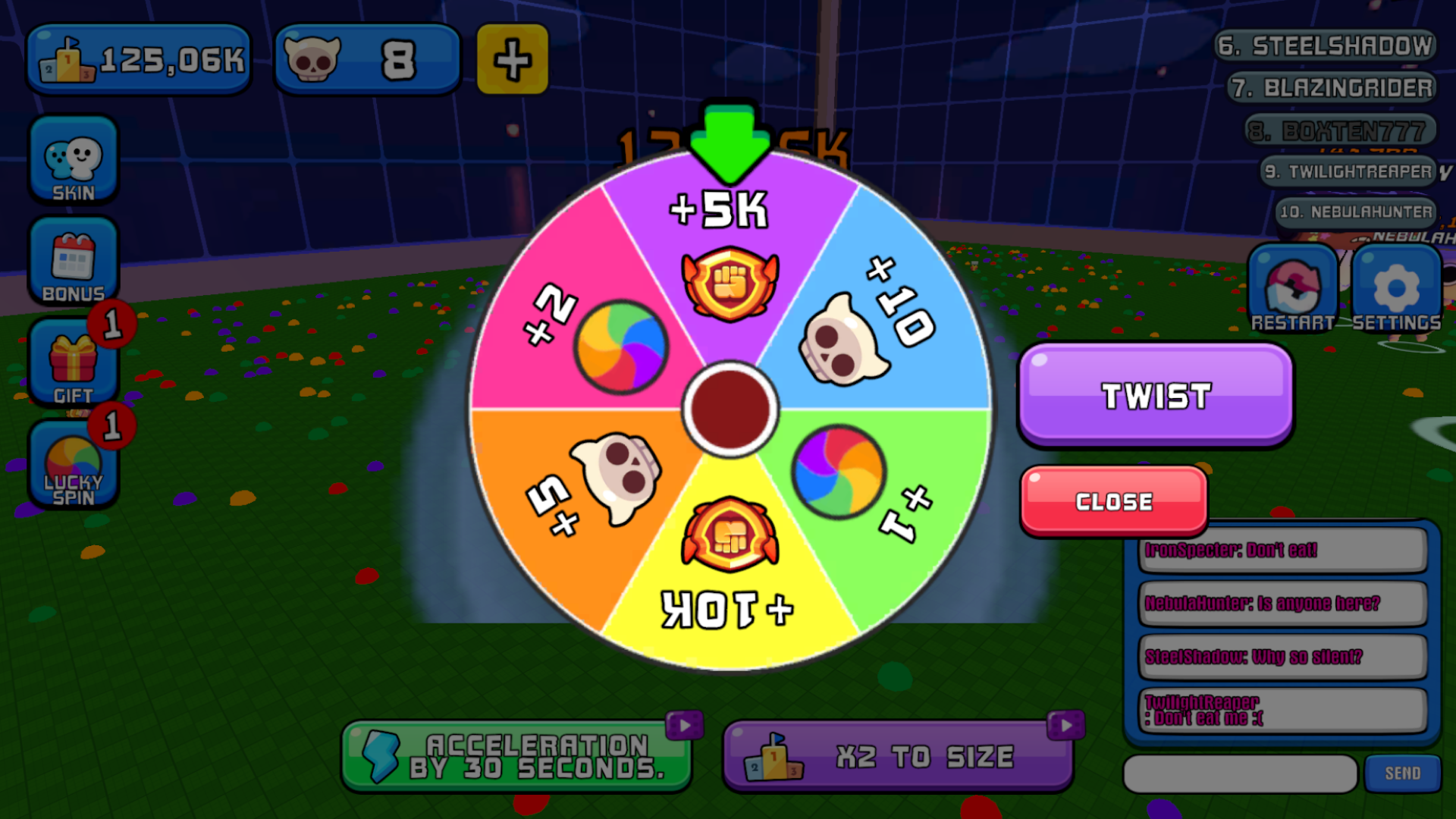Click the skull counter showing 8

click(x=364, y=59)
